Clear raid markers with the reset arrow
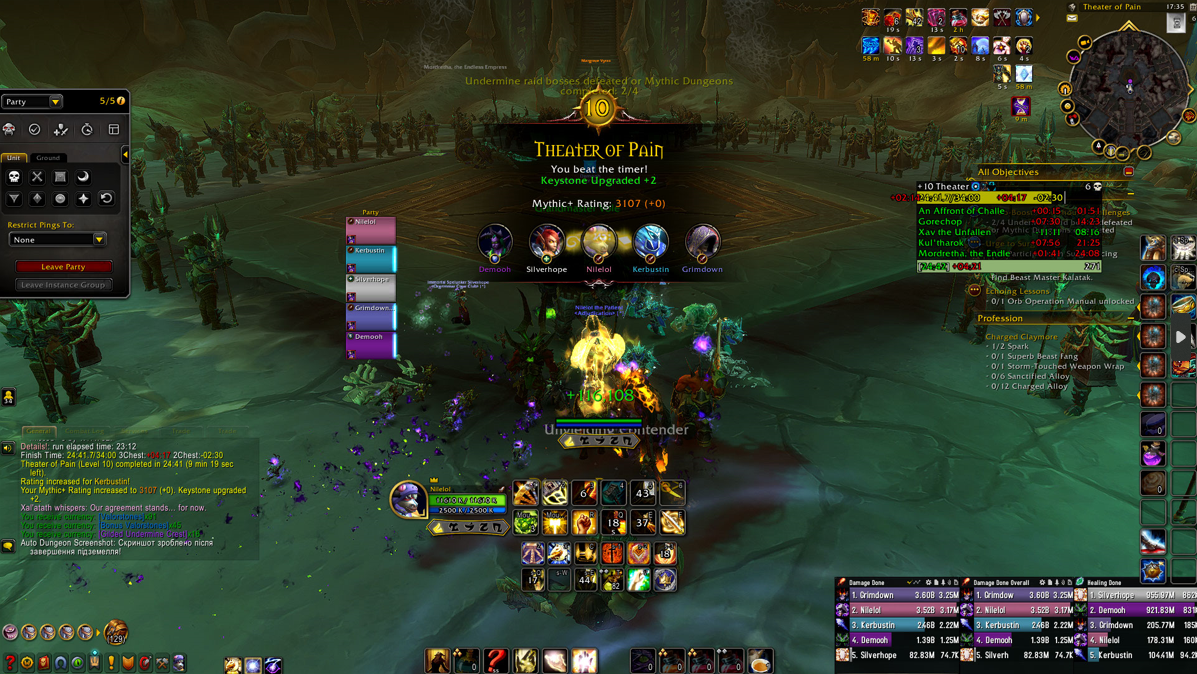The width and height of the screenshot is (1197, 674). (106, 199)
